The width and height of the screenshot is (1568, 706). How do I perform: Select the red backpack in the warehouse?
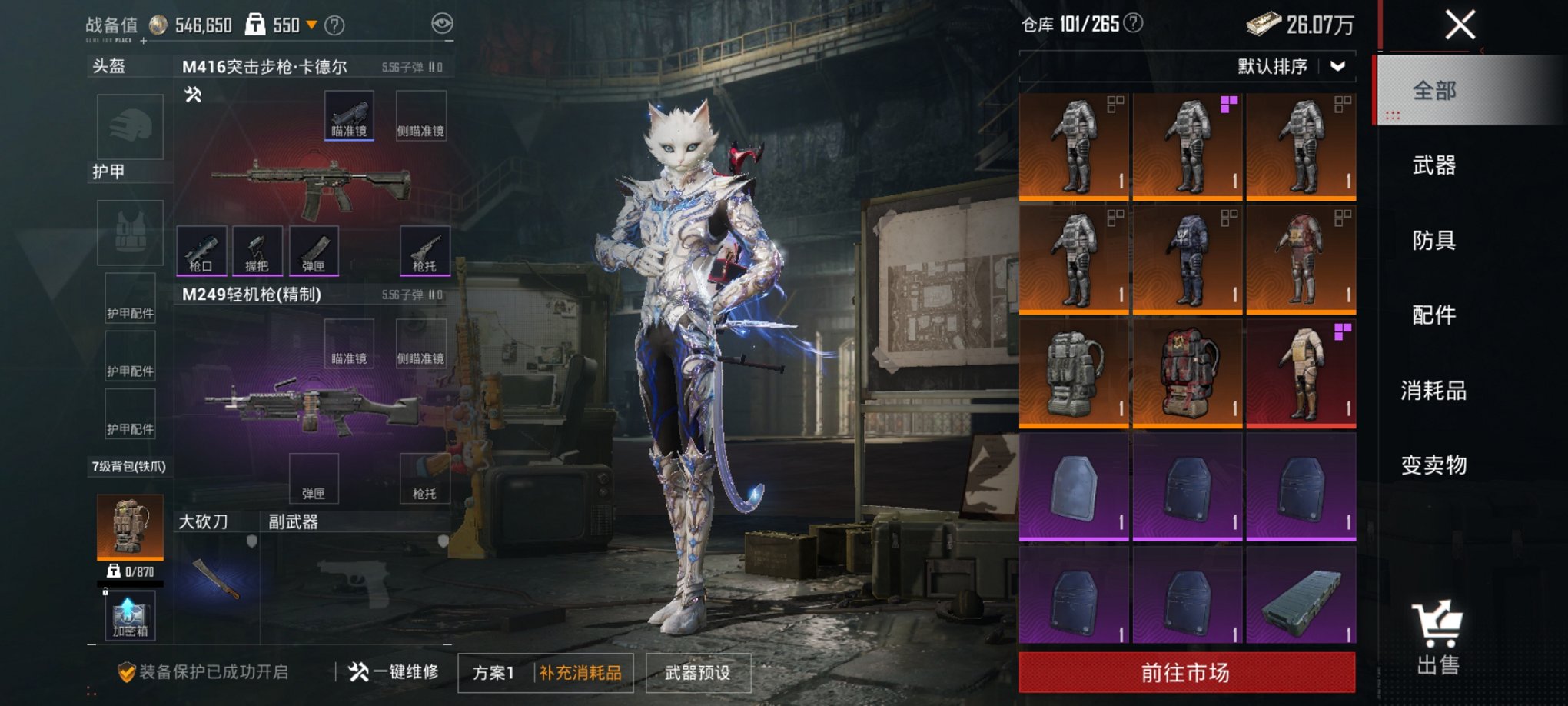(1188, 372)
